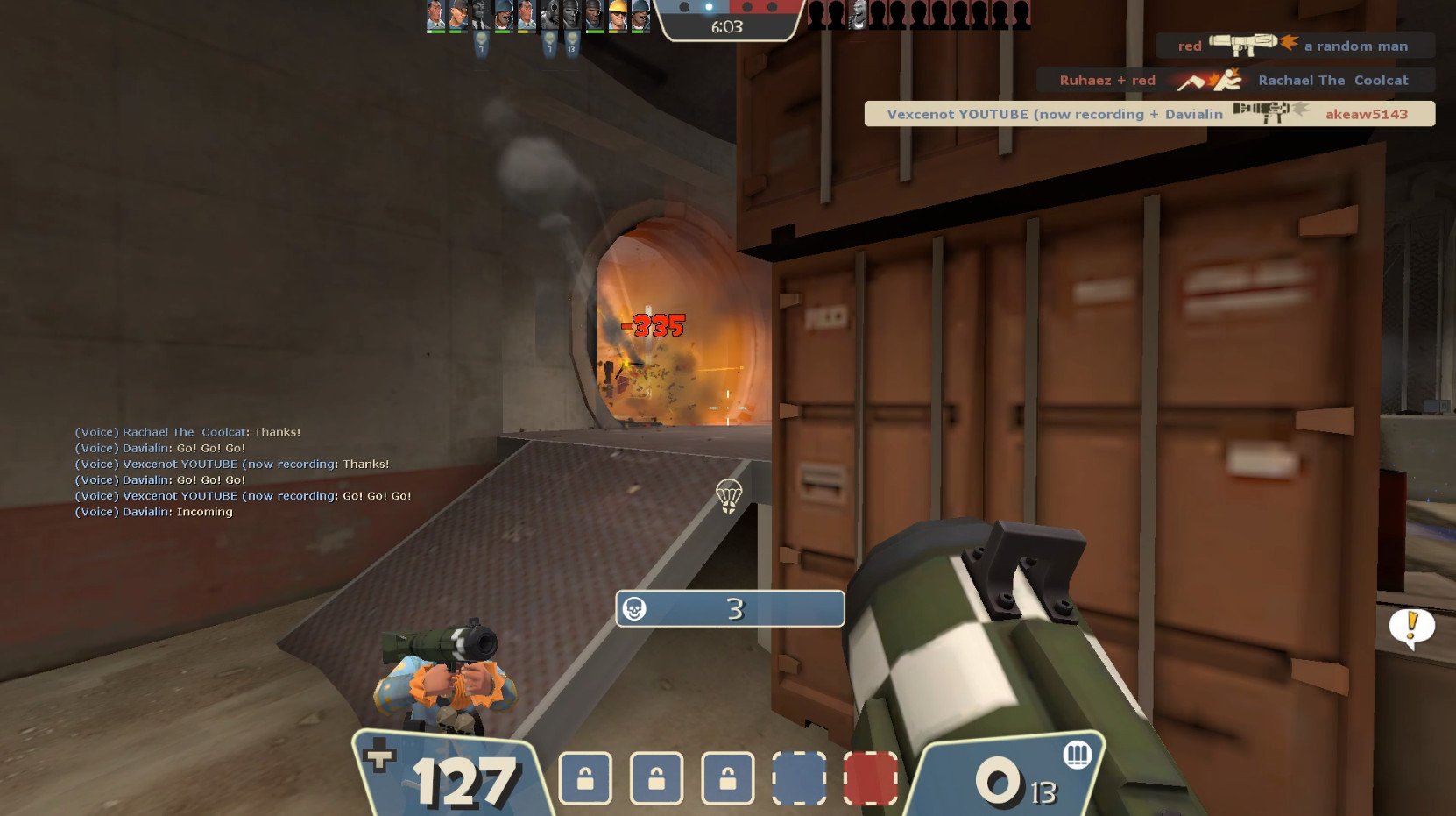Click the glowing blue team score dot
1456x816 pixels.
[707, 7]
